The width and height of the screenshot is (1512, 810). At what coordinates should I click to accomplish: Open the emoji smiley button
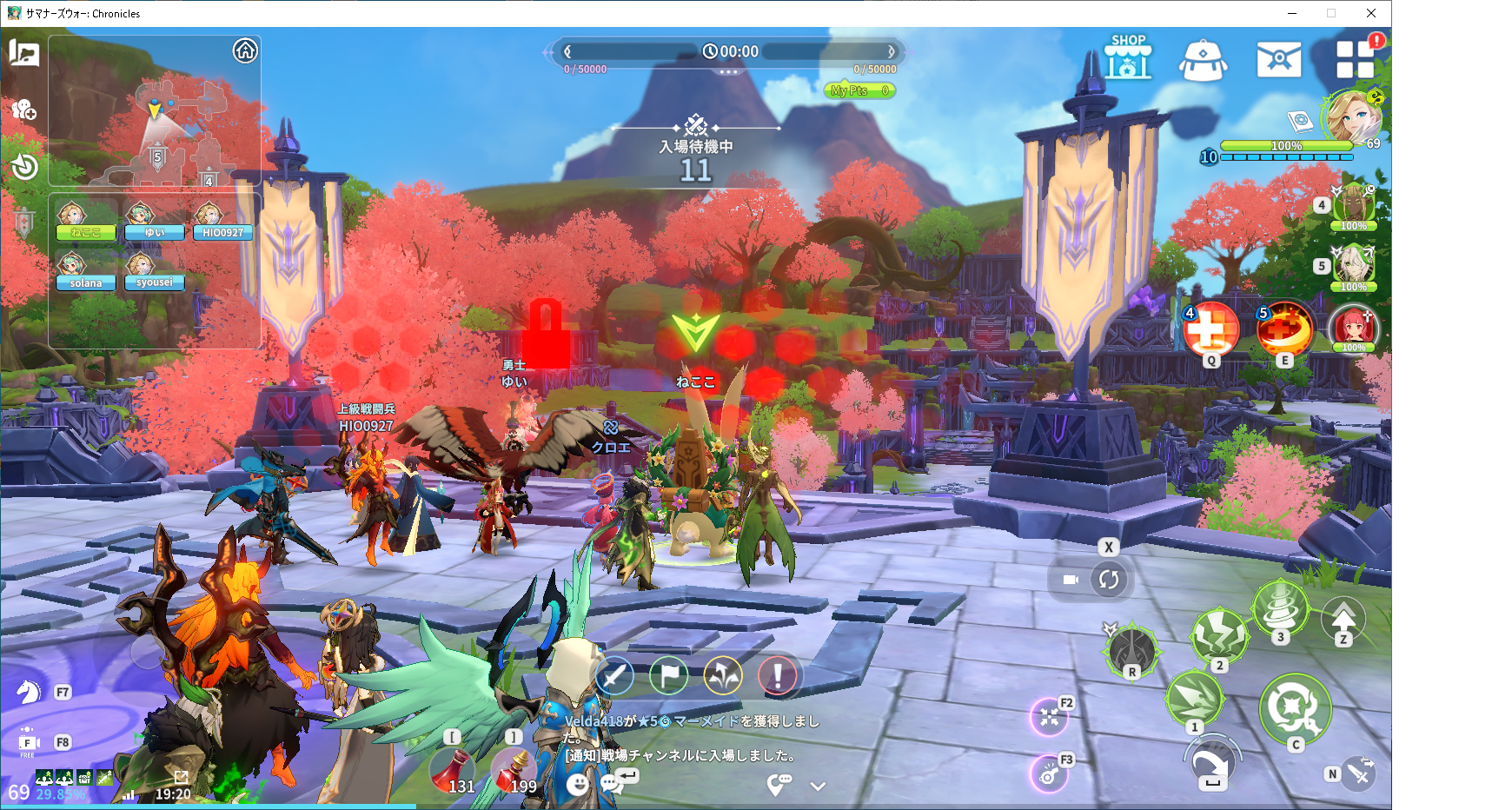coord(577,784)
